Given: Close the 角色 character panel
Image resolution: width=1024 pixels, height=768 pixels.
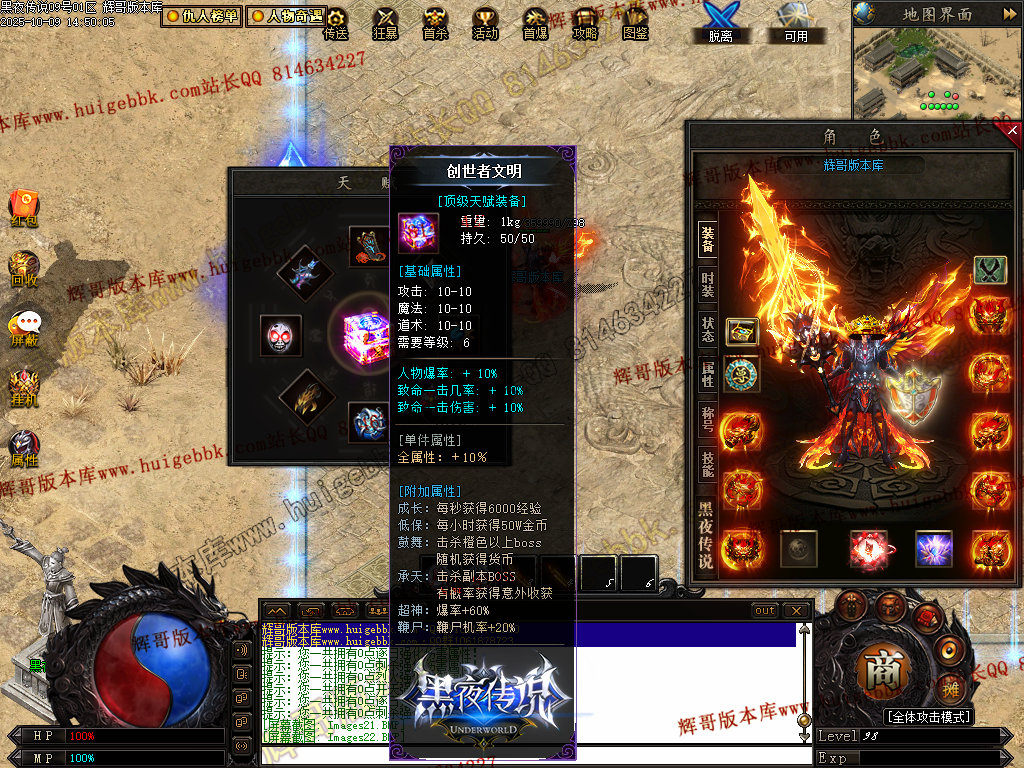Looking at the screenshot, I should tap(1012, 130).
